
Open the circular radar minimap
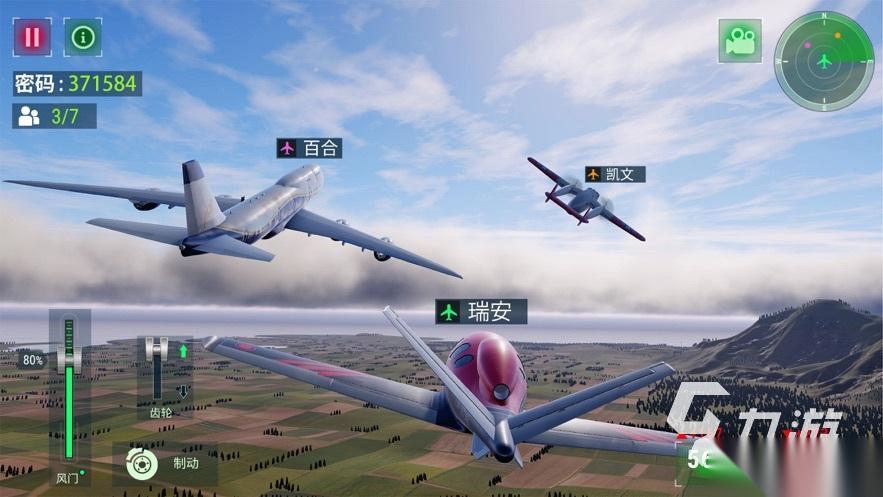(823, 61)
